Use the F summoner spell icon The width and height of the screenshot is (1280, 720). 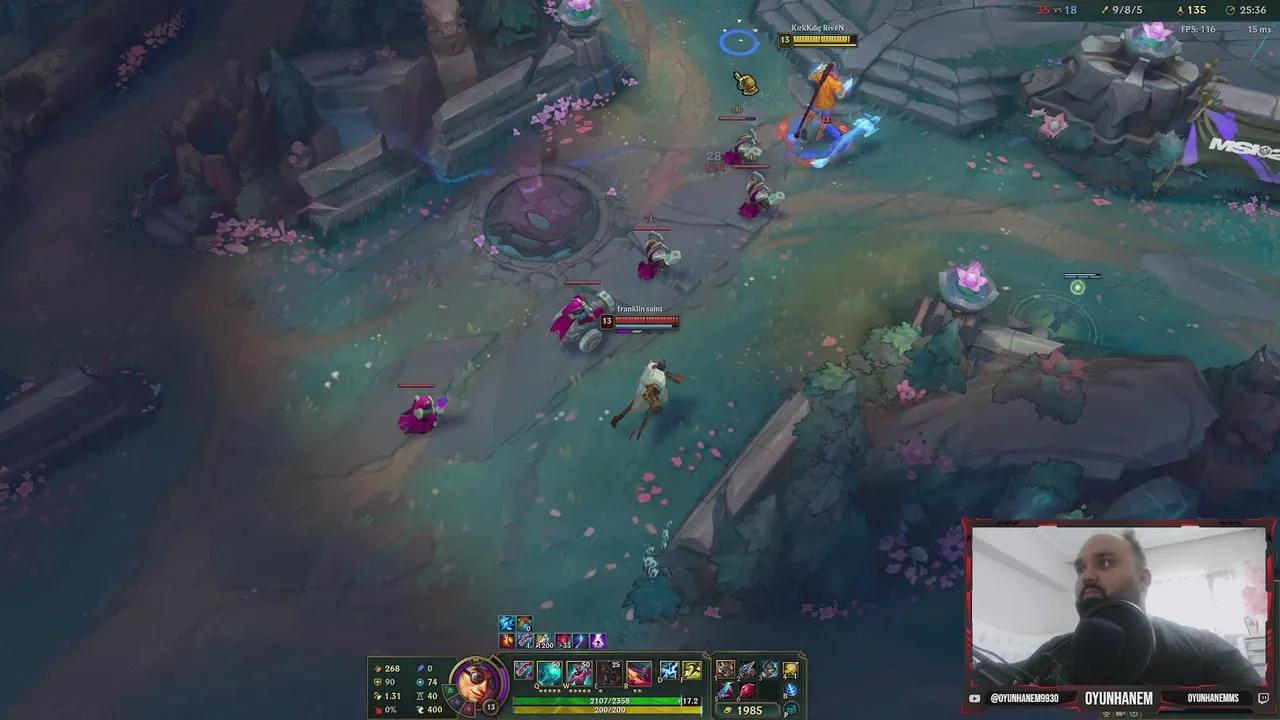pyautogui.click(x=691, y=669)
